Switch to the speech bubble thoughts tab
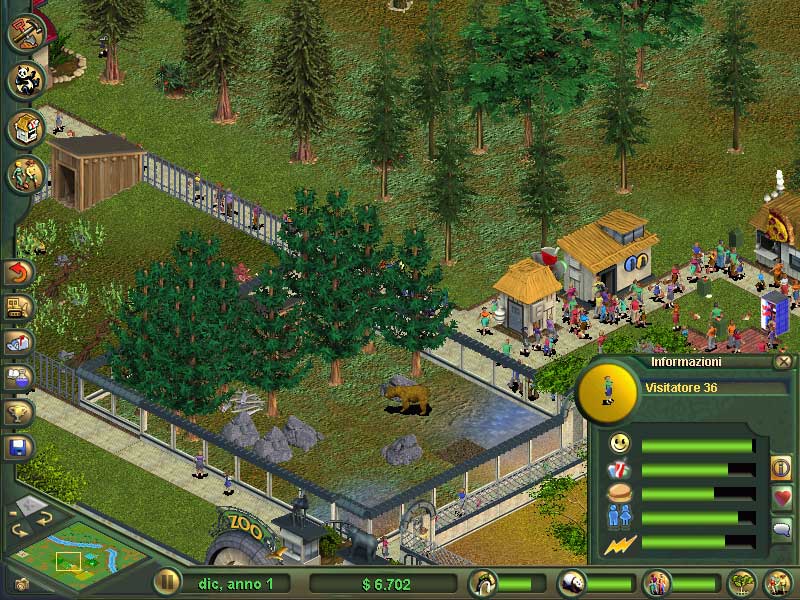Screen dimensions: 800x600 point(781,528)
